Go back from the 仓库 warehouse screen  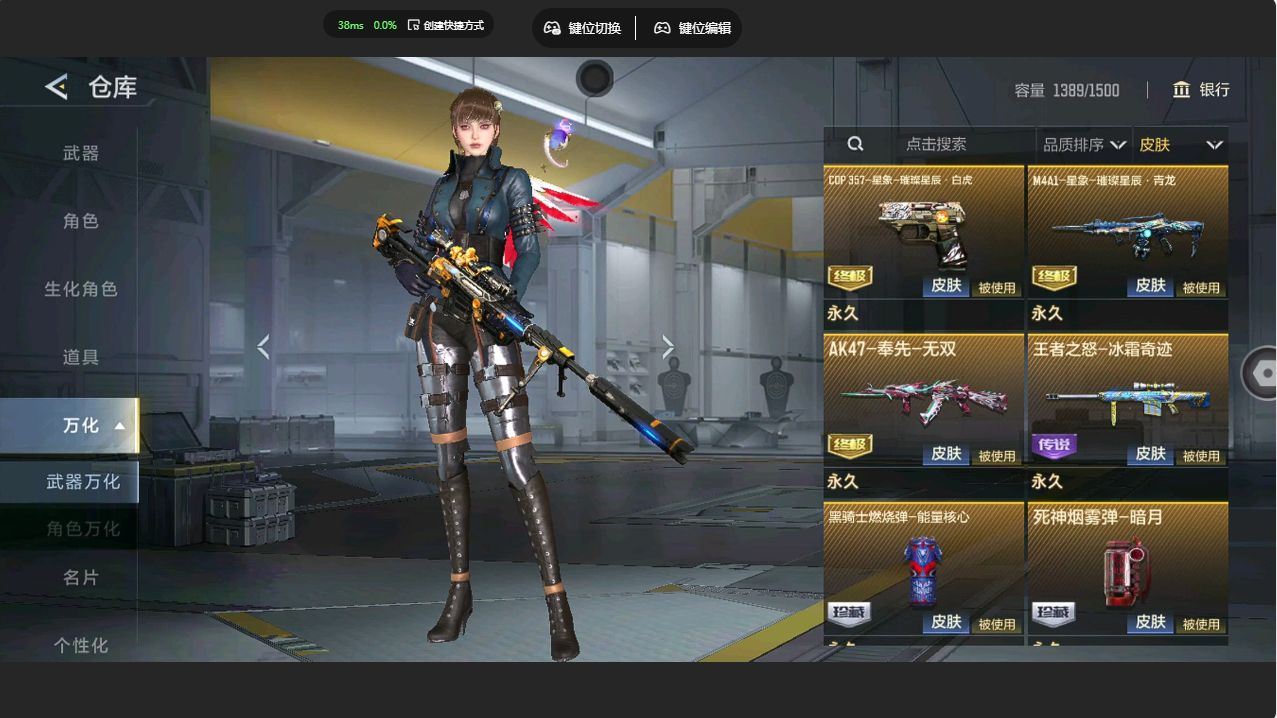point(56,87)
